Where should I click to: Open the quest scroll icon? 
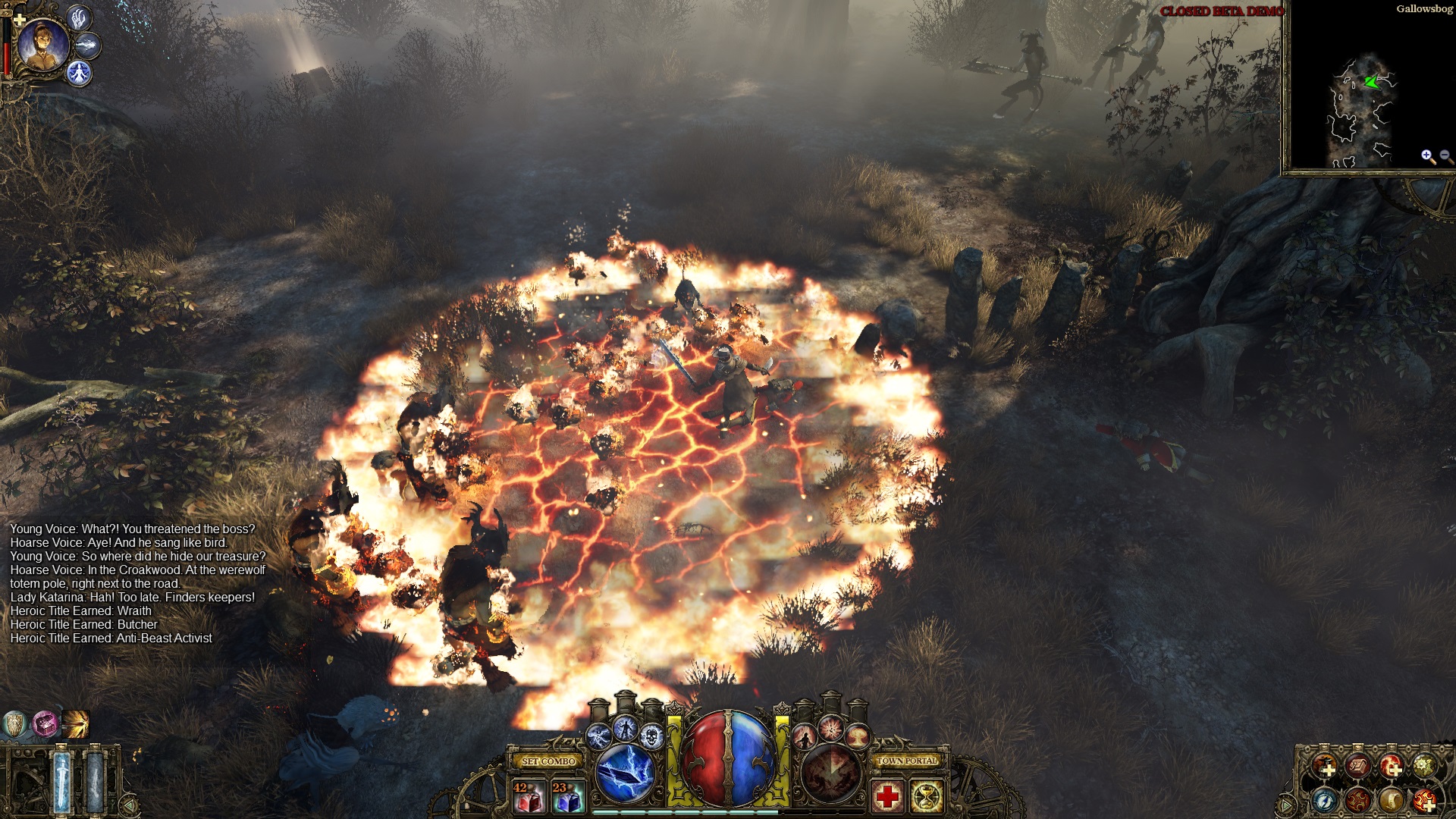(x=1392, y=801)
